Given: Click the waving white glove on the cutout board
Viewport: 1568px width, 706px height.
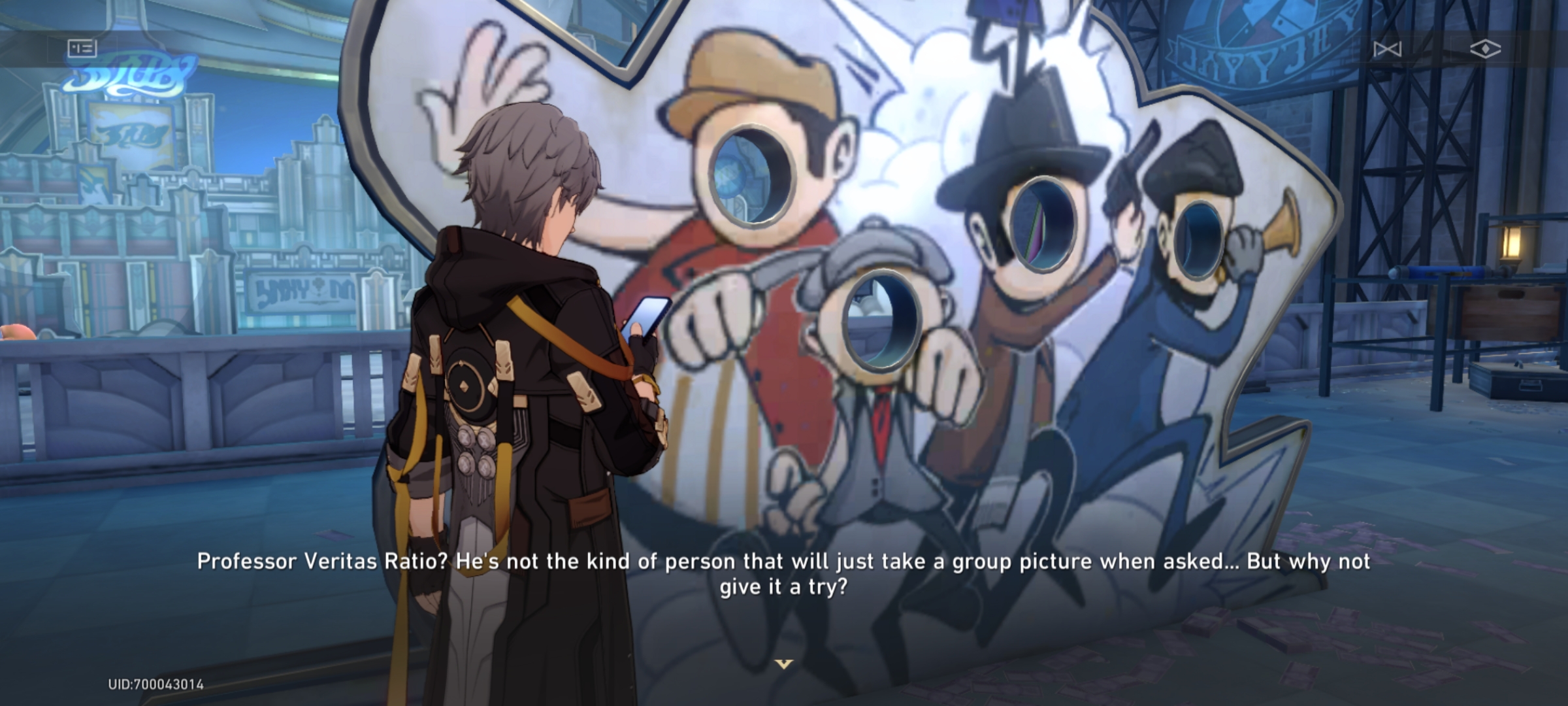Looking at the screenshot, I should pos(485,80).
